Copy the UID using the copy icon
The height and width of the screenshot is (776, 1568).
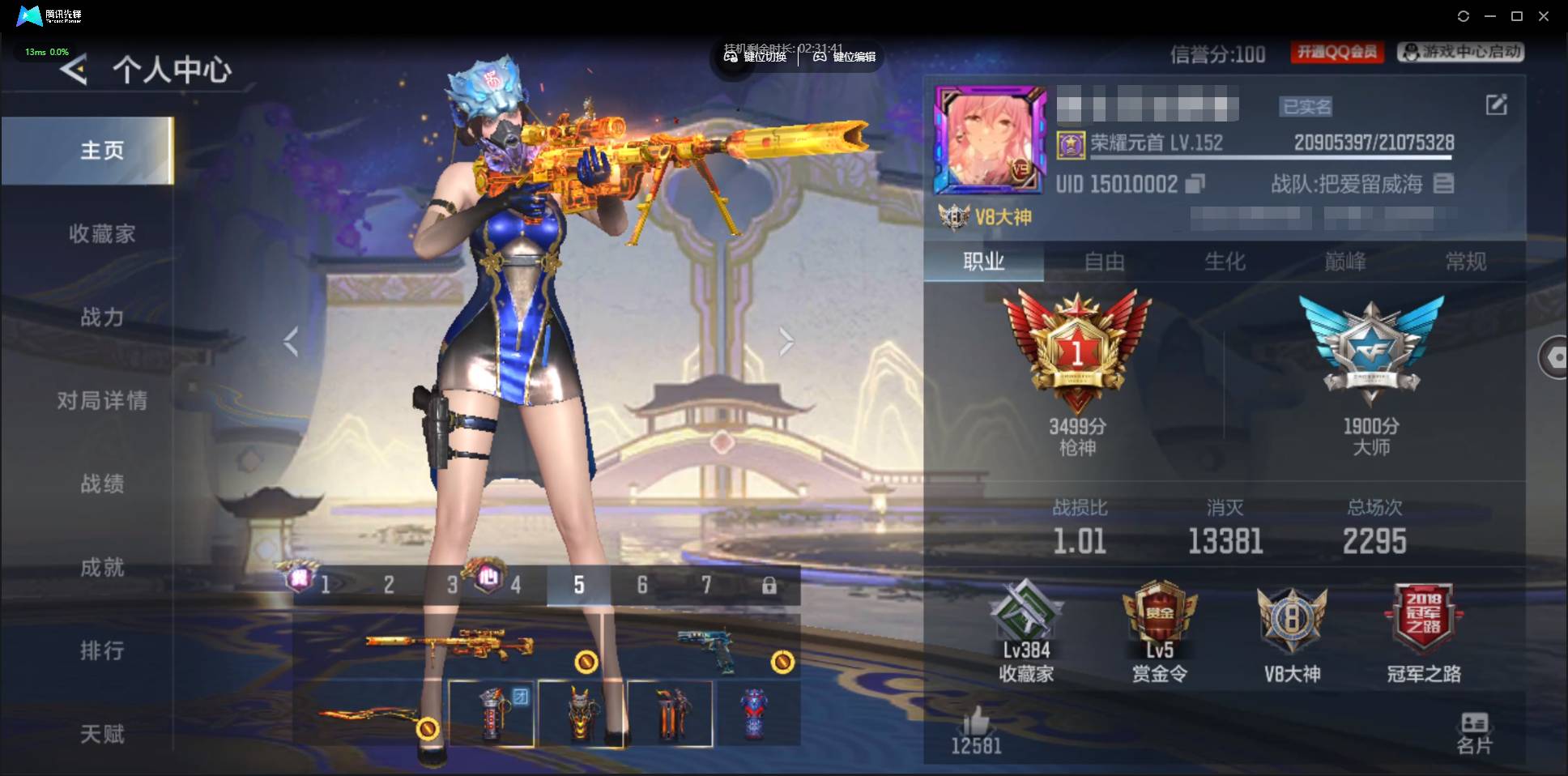click(x=1195, y=185)
